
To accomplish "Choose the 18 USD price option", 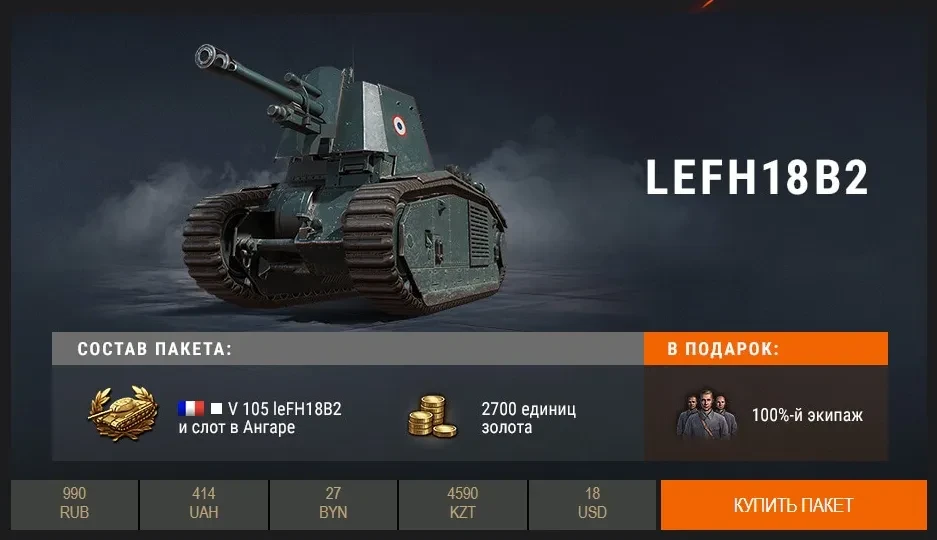I will pyautogui.click(x=592, y=505).
